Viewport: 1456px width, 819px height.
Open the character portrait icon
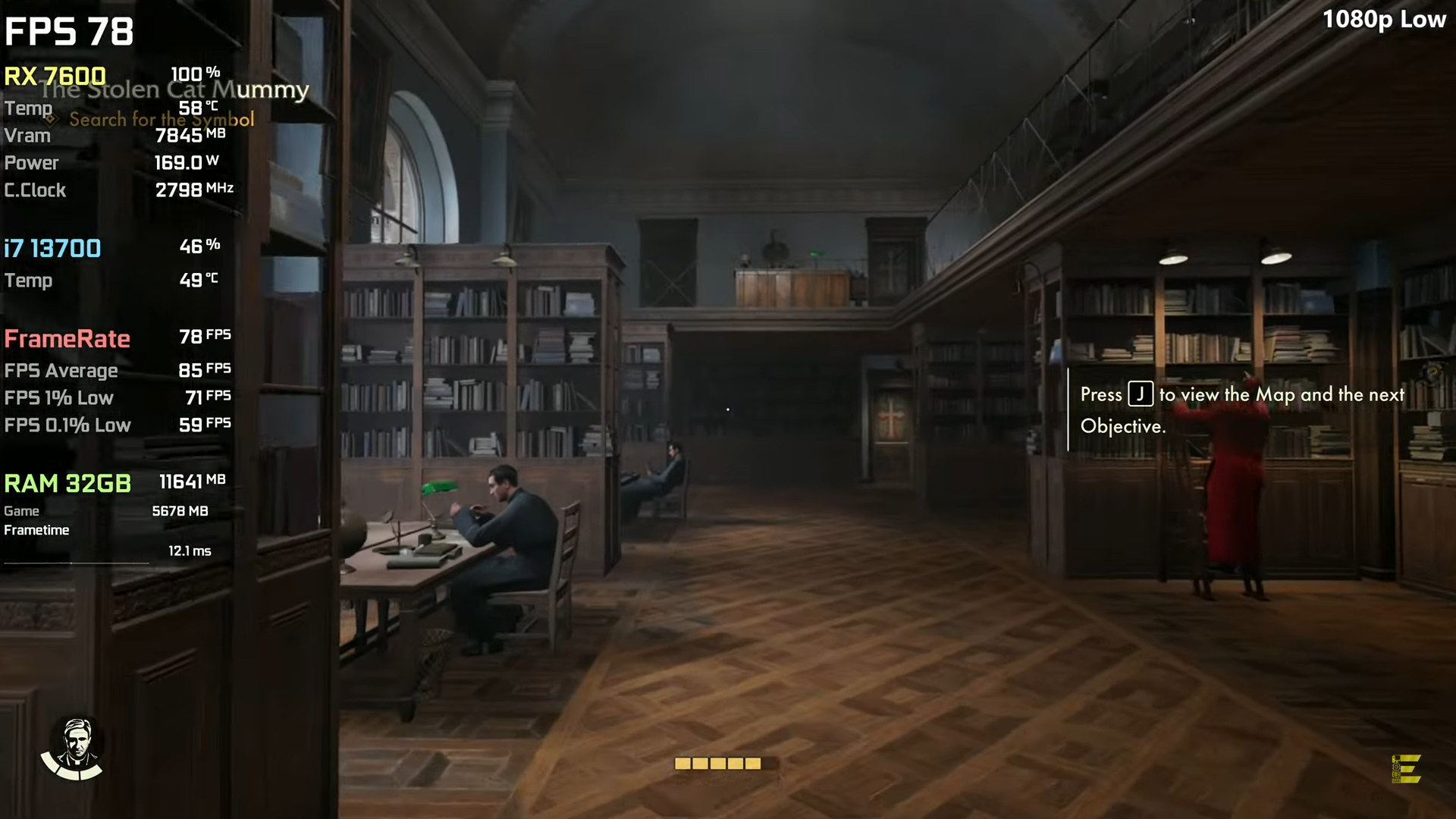74,748
